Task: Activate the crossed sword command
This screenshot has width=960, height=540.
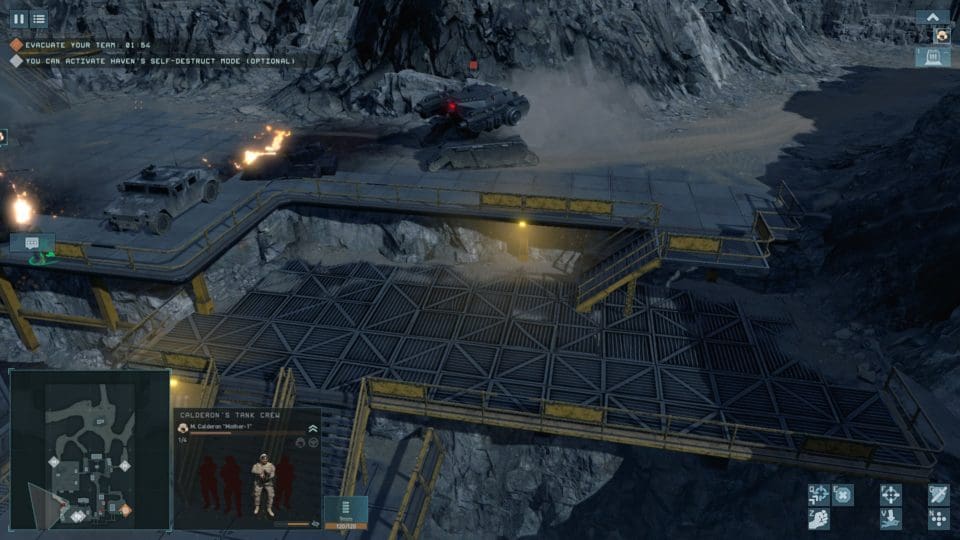Action: coord(938,494)
